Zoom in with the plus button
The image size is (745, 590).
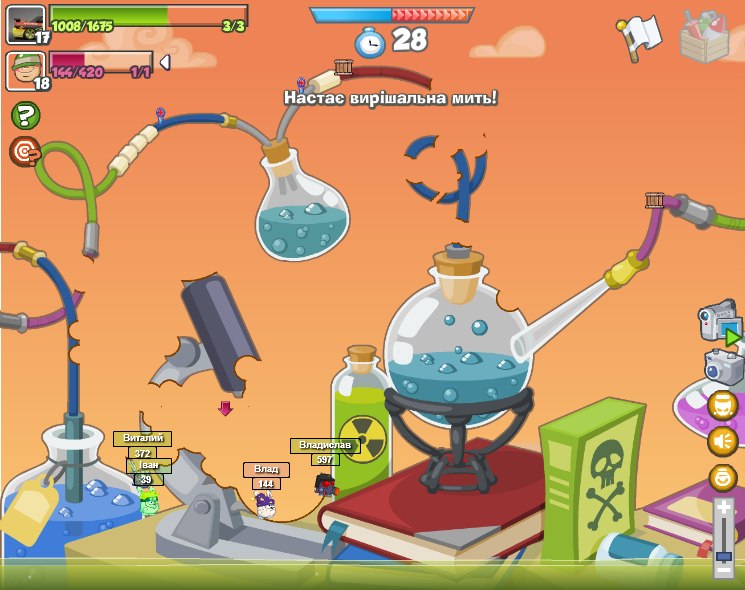click(x=724, y=508)
